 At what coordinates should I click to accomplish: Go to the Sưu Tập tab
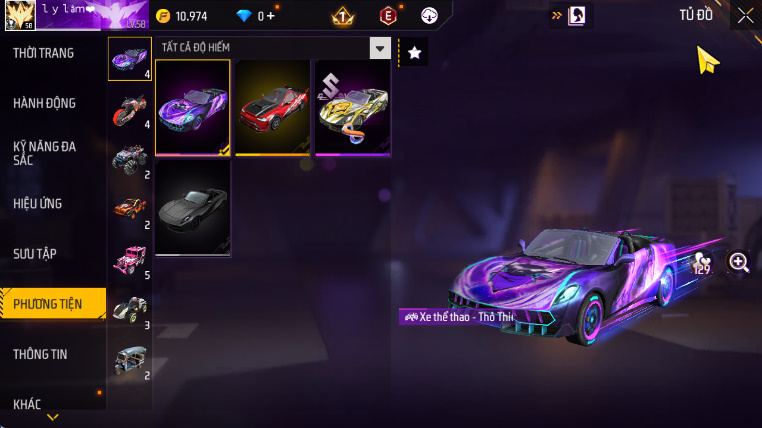click(37, 253)
